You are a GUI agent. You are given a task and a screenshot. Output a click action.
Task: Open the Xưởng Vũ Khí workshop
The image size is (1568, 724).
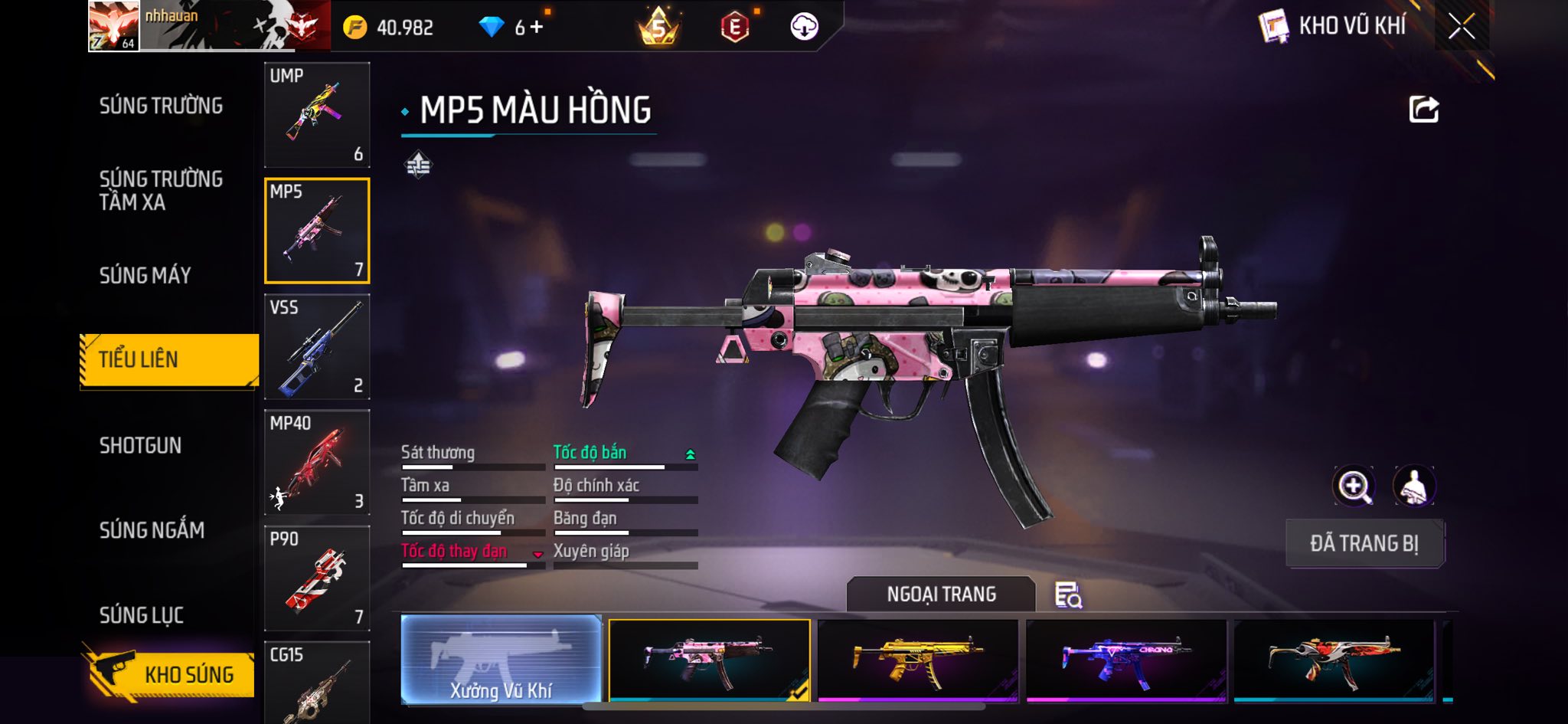point(501,660)
